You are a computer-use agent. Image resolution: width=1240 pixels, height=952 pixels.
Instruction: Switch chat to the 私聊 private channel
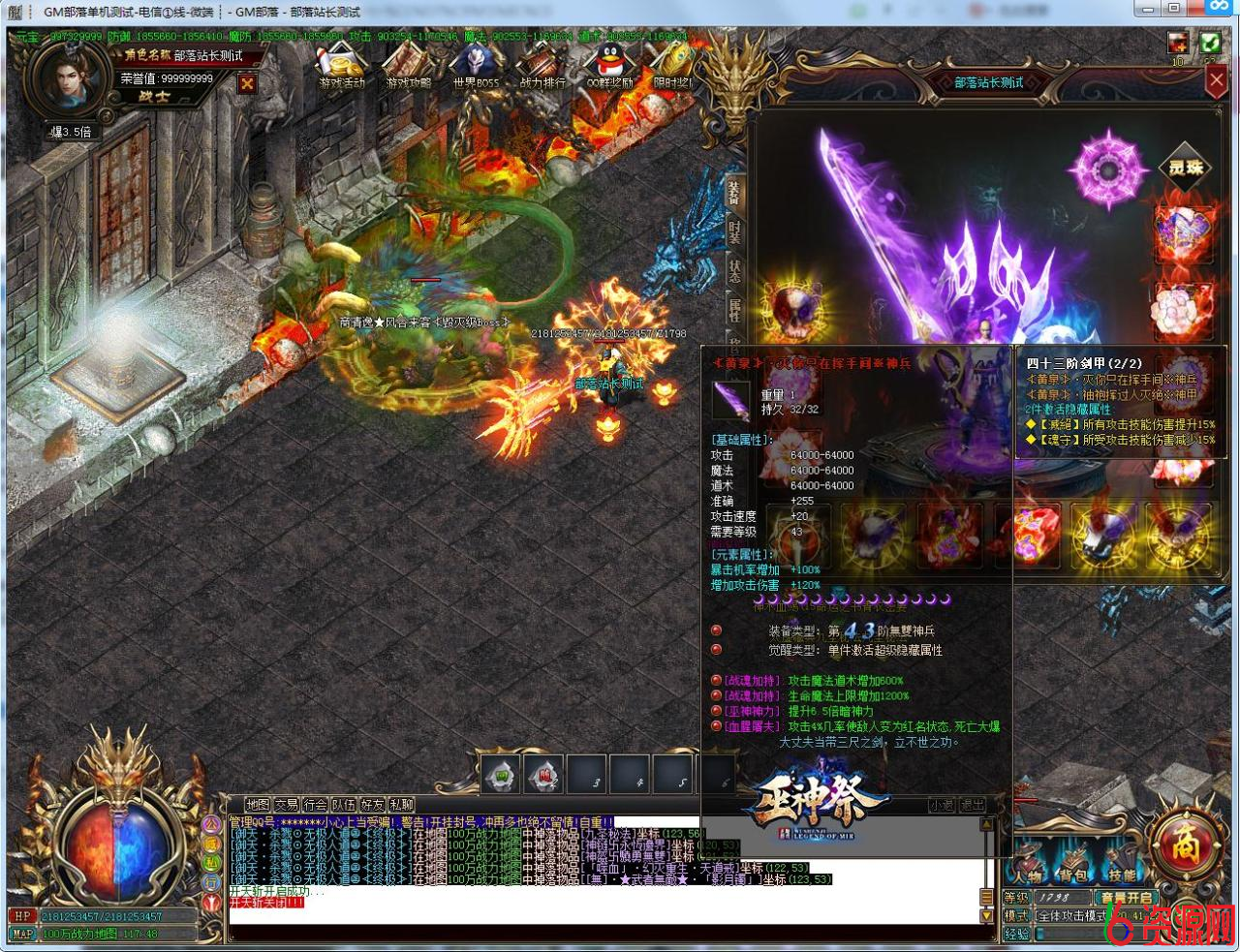[401, 805]
